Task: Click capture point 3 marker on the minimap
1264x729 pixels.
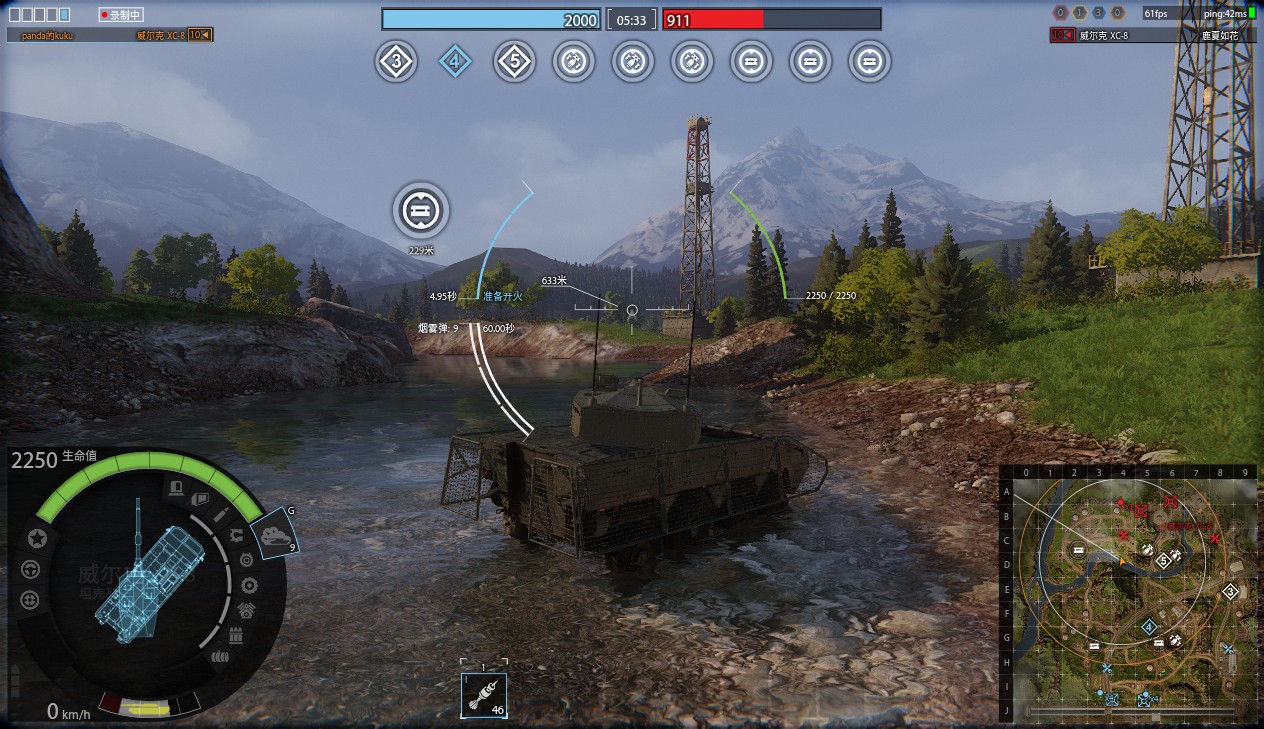Action: [1230, 590]
